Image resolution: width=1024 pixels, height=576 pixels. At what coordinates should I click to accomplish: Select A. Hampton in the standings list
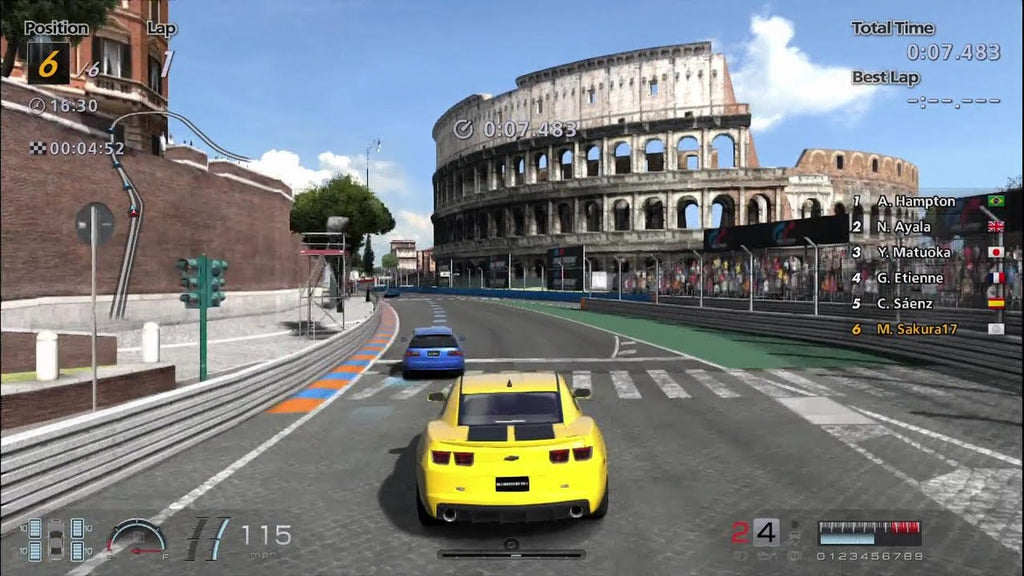[915, 201]
